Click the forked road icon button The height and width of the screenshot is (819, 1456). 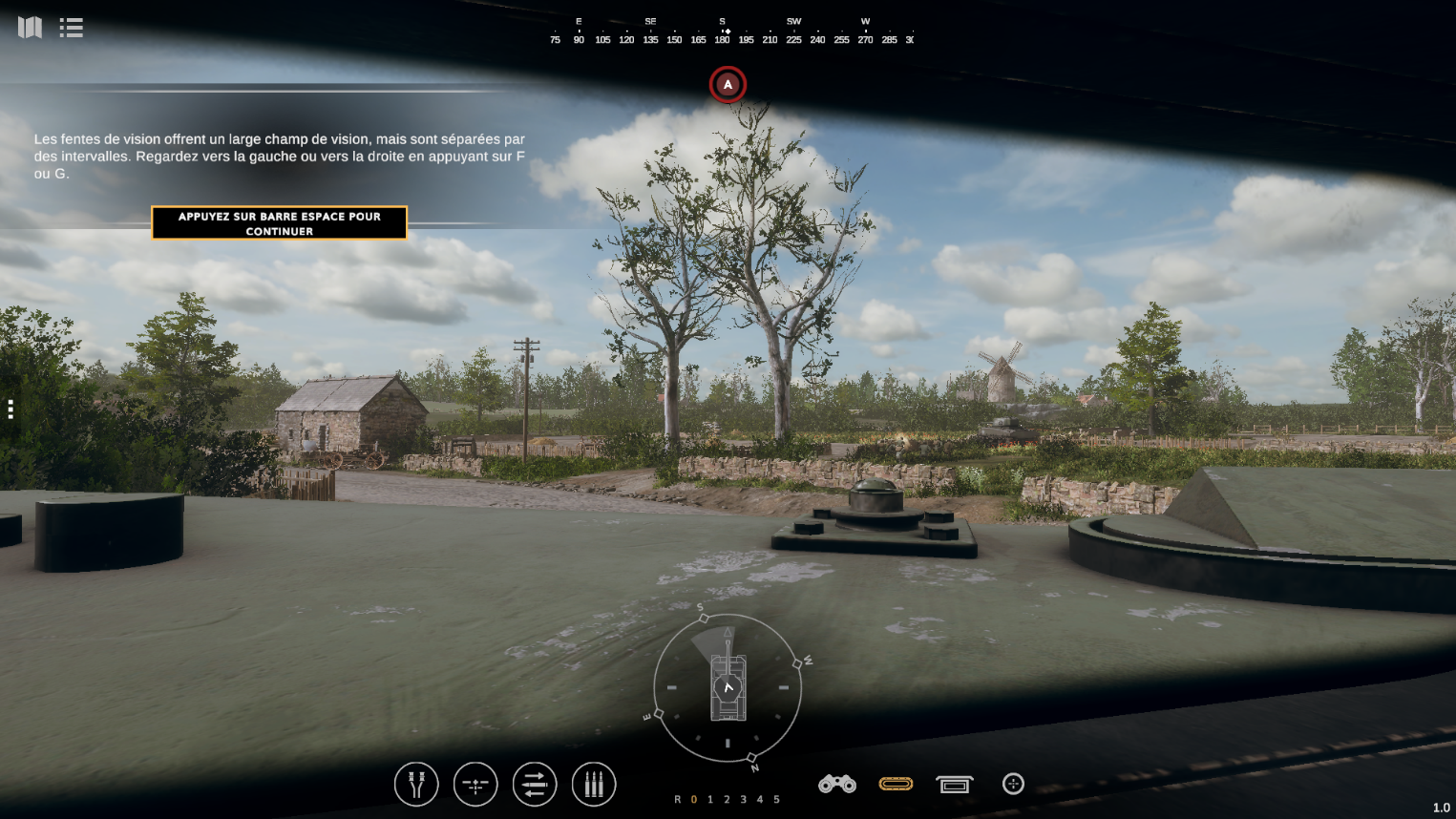416,785
